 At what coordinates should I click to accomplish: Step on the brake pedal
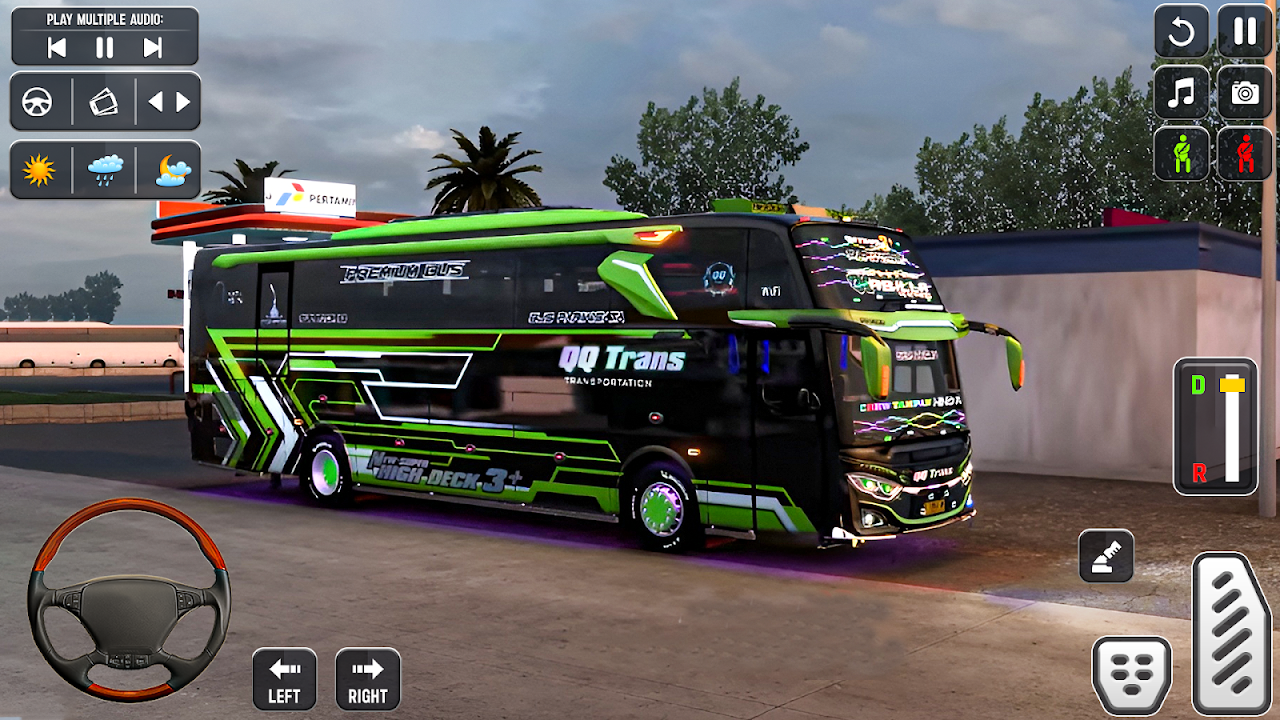click(1132, 675)
